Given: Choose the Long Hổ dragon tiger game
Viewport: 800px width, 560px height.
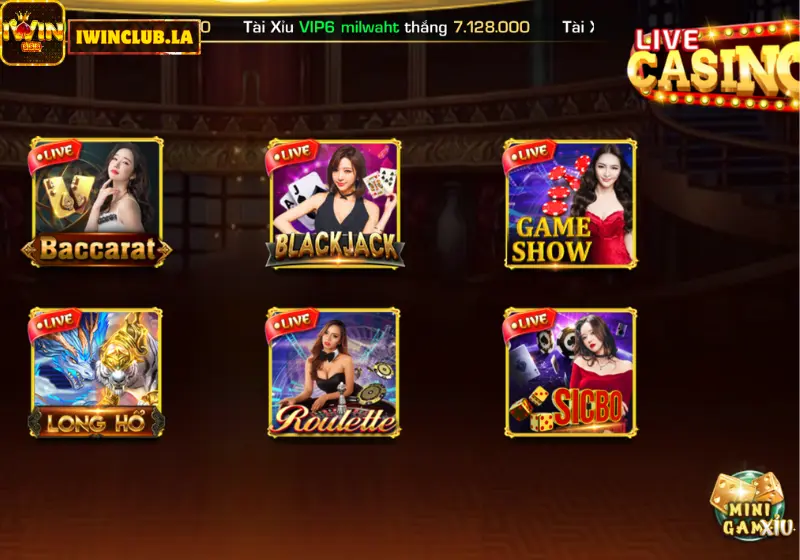Looking at the screenshot, I should [x=97, y=373].
